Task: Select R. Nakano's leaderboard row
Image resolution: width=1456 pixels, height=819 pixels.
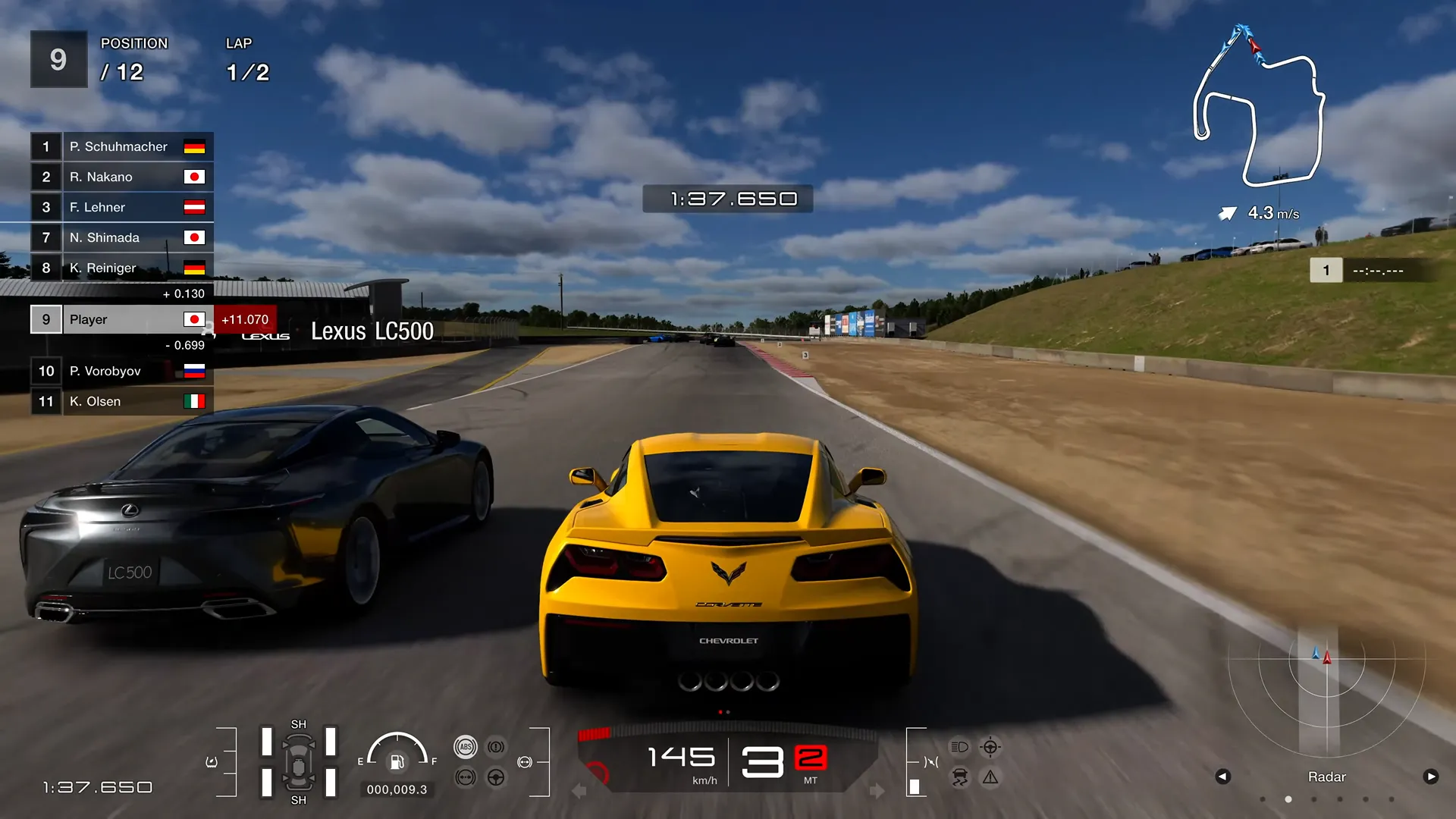Action: pyautogui.click(x=121, y=177)
